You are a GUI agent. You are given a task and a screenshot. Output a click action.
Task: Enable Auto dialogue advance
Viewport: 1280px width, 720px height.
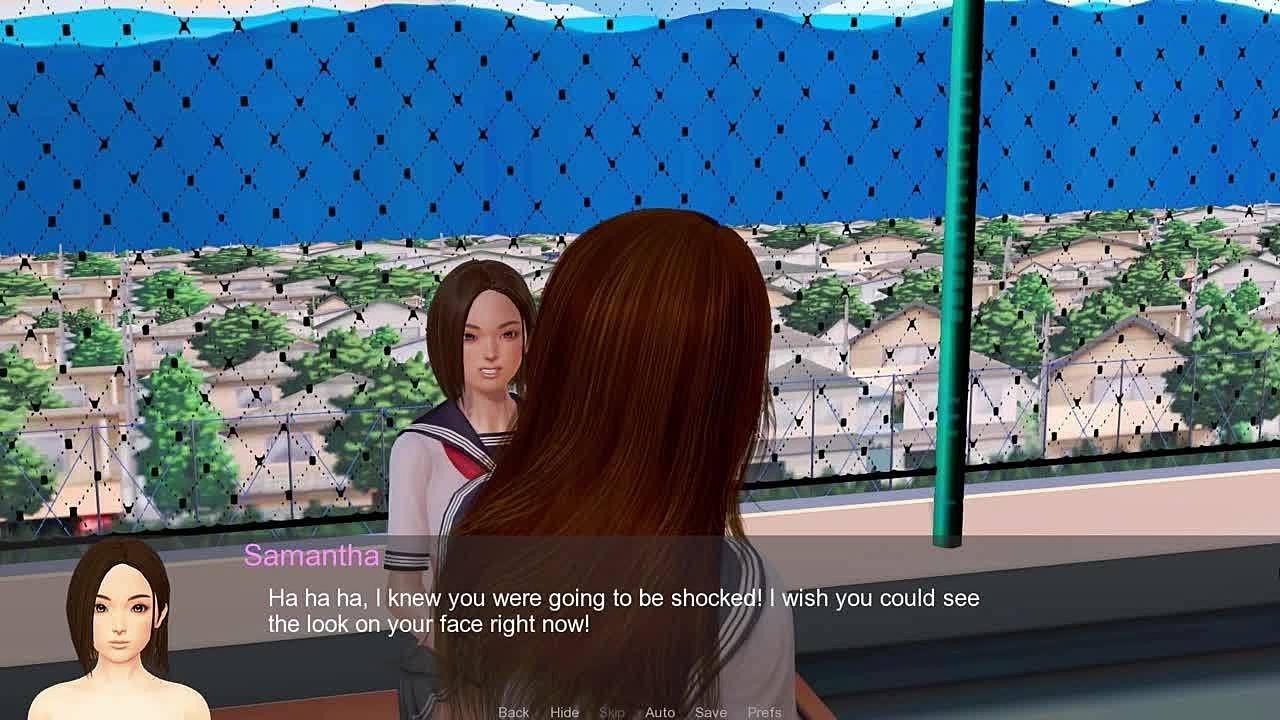660,712
